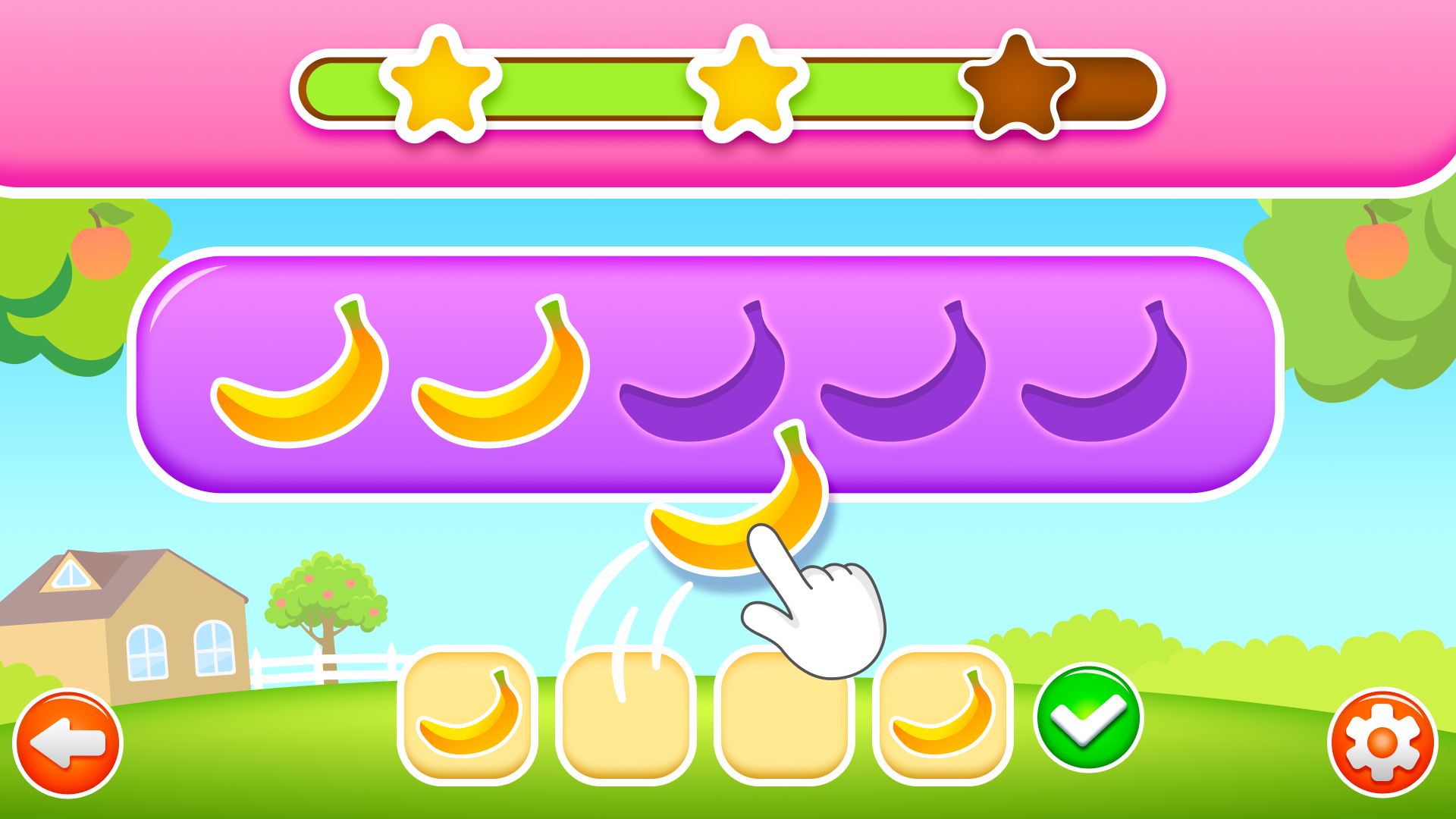Tap the second earned star
The width and height of the screenshot is (1456, 819).
(747, 83)
